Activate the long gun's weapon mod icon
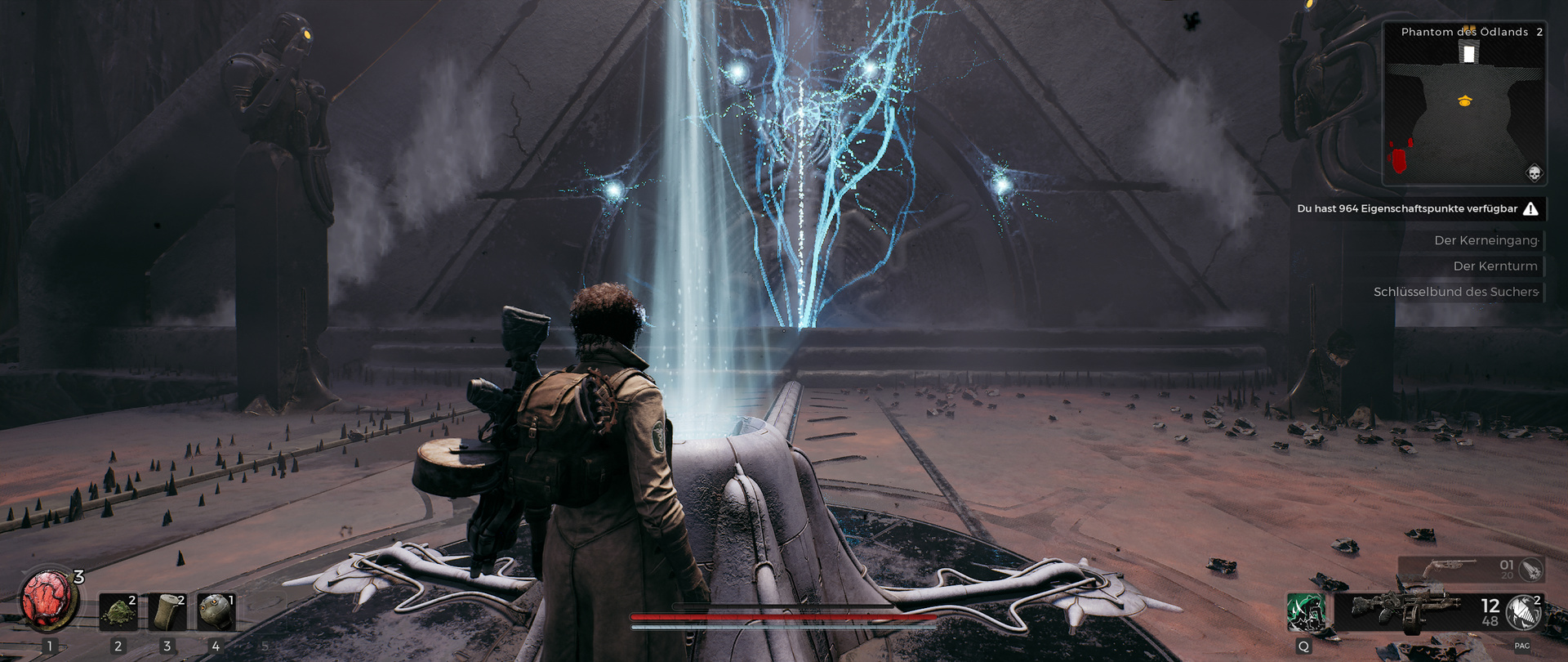The height and width of the screenshot is (662, 1568). [1523, 611]
